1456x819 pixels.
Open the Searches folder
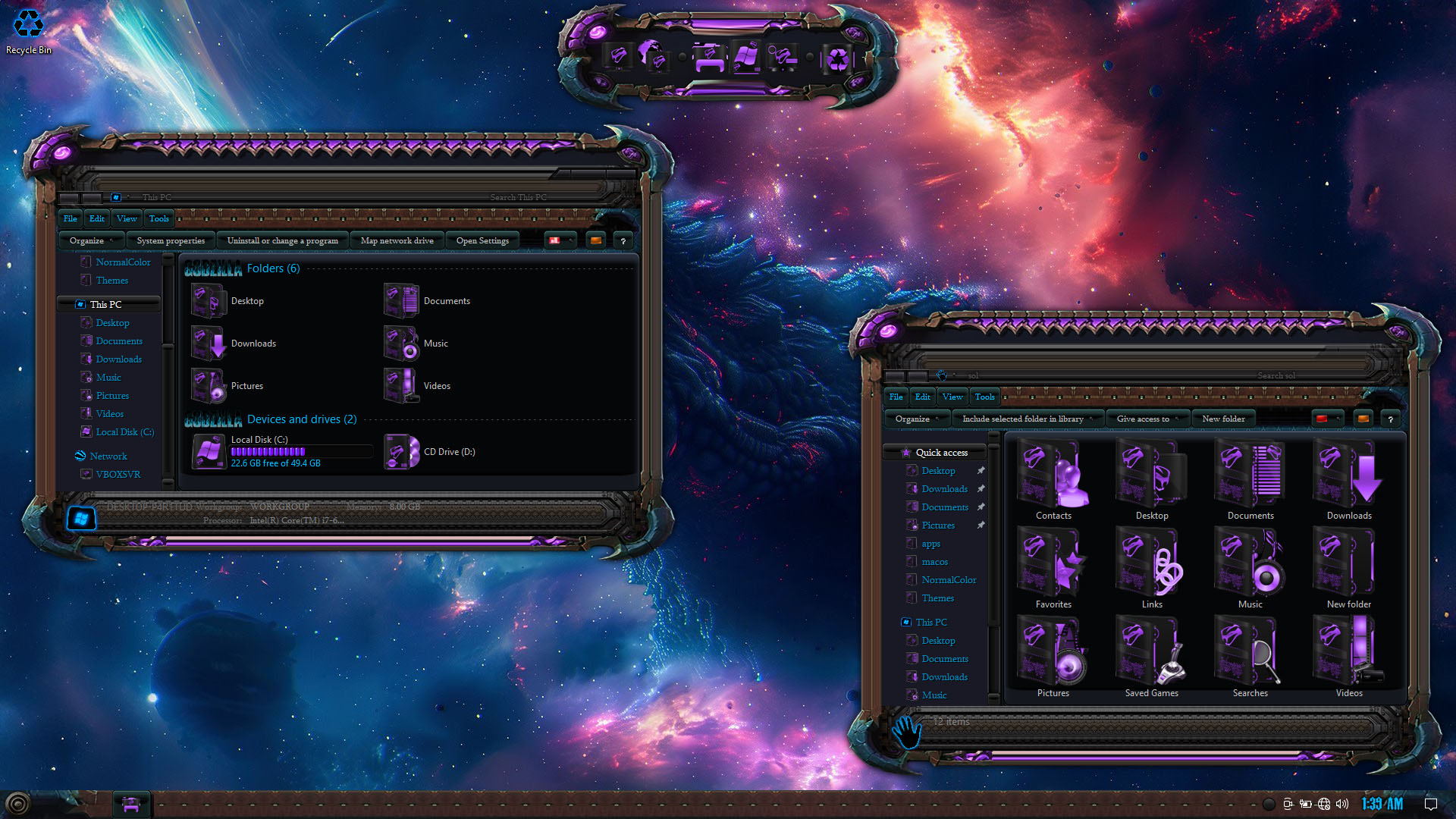pyautogui.click(x=1250, y=658)
